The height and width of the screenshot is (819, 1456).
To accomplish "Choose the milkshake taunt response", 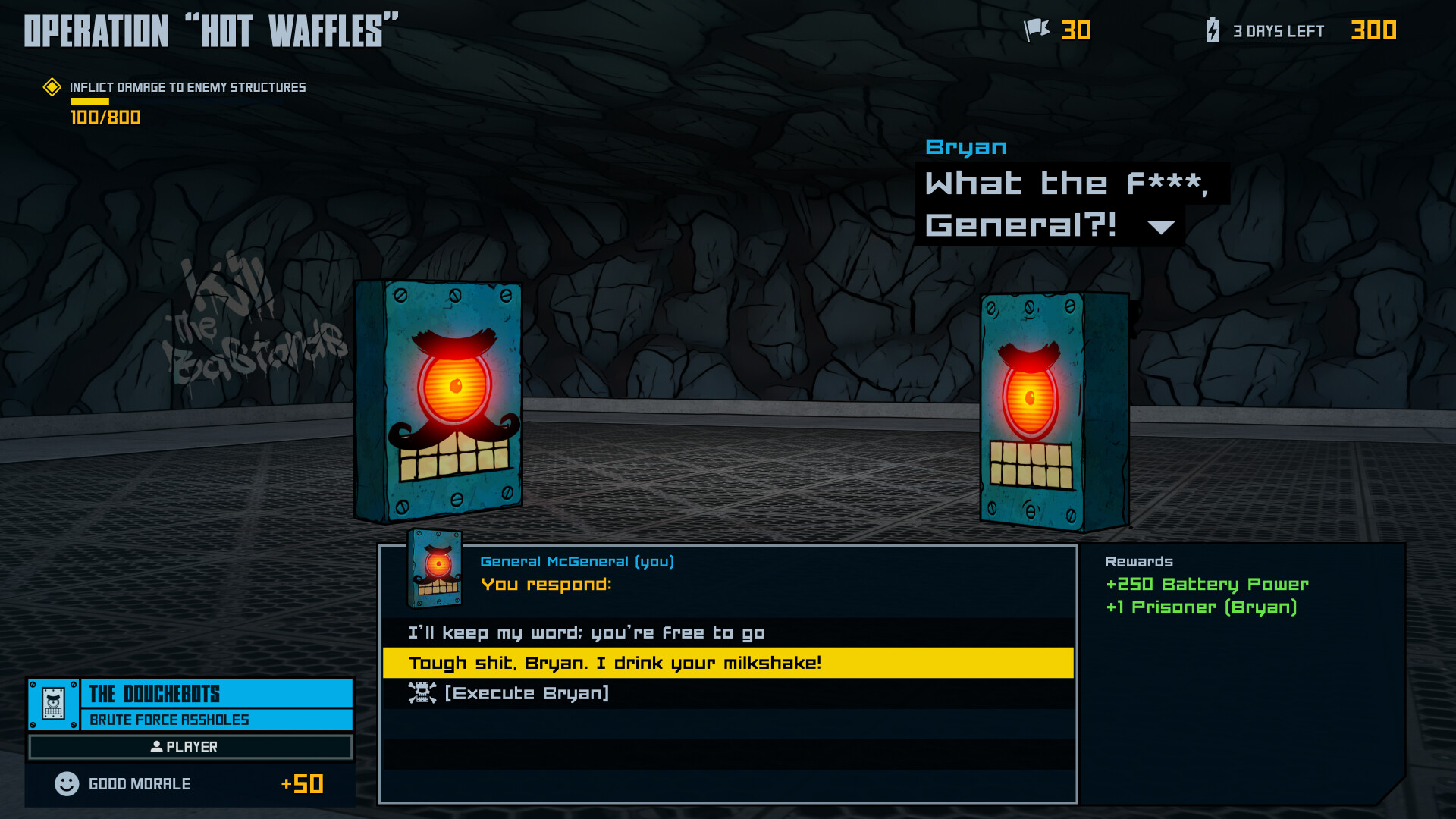I will 614,662.
